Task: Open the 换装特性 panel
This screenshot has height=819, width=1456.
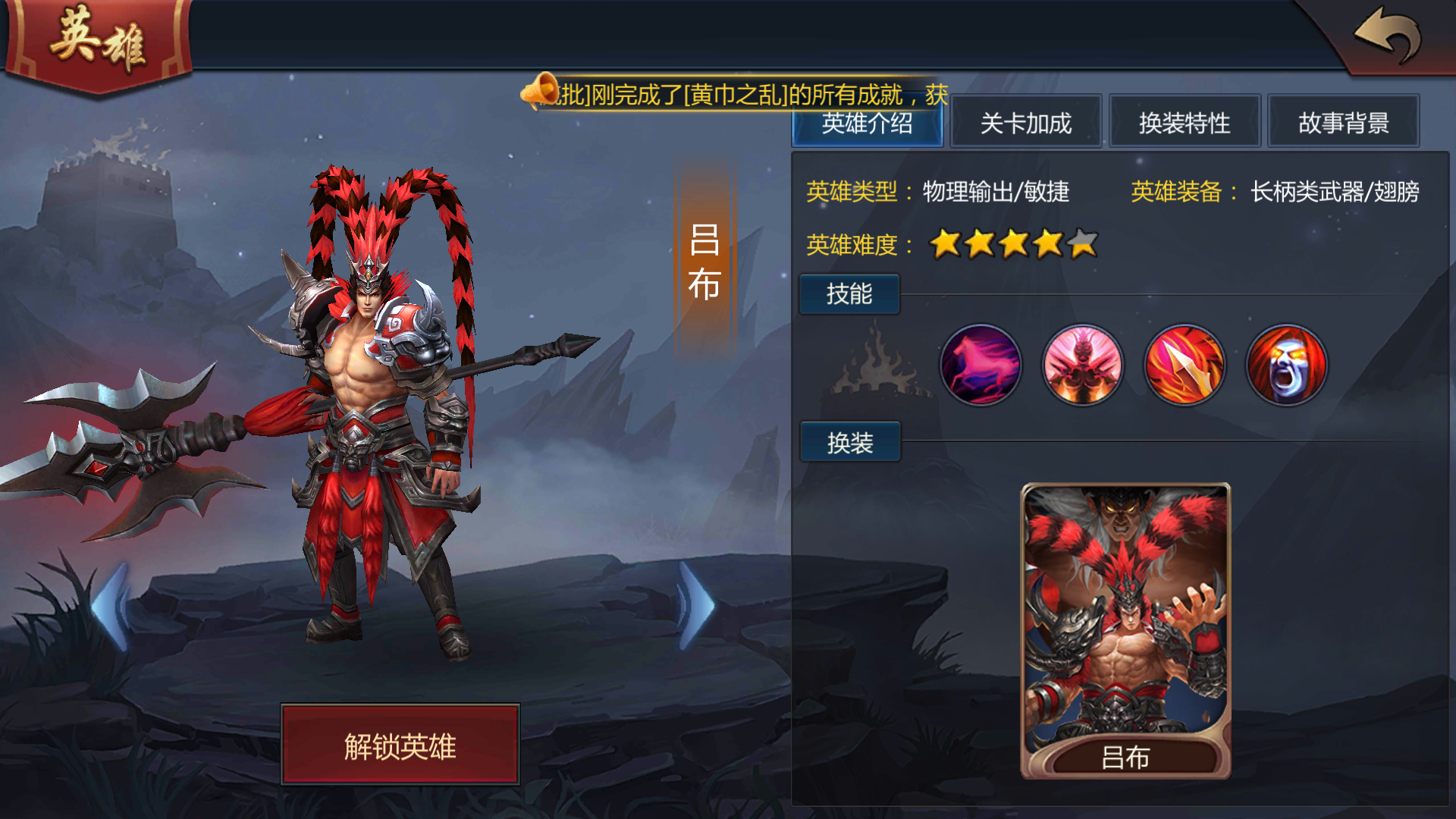Action: click(x=1184, y=123)
